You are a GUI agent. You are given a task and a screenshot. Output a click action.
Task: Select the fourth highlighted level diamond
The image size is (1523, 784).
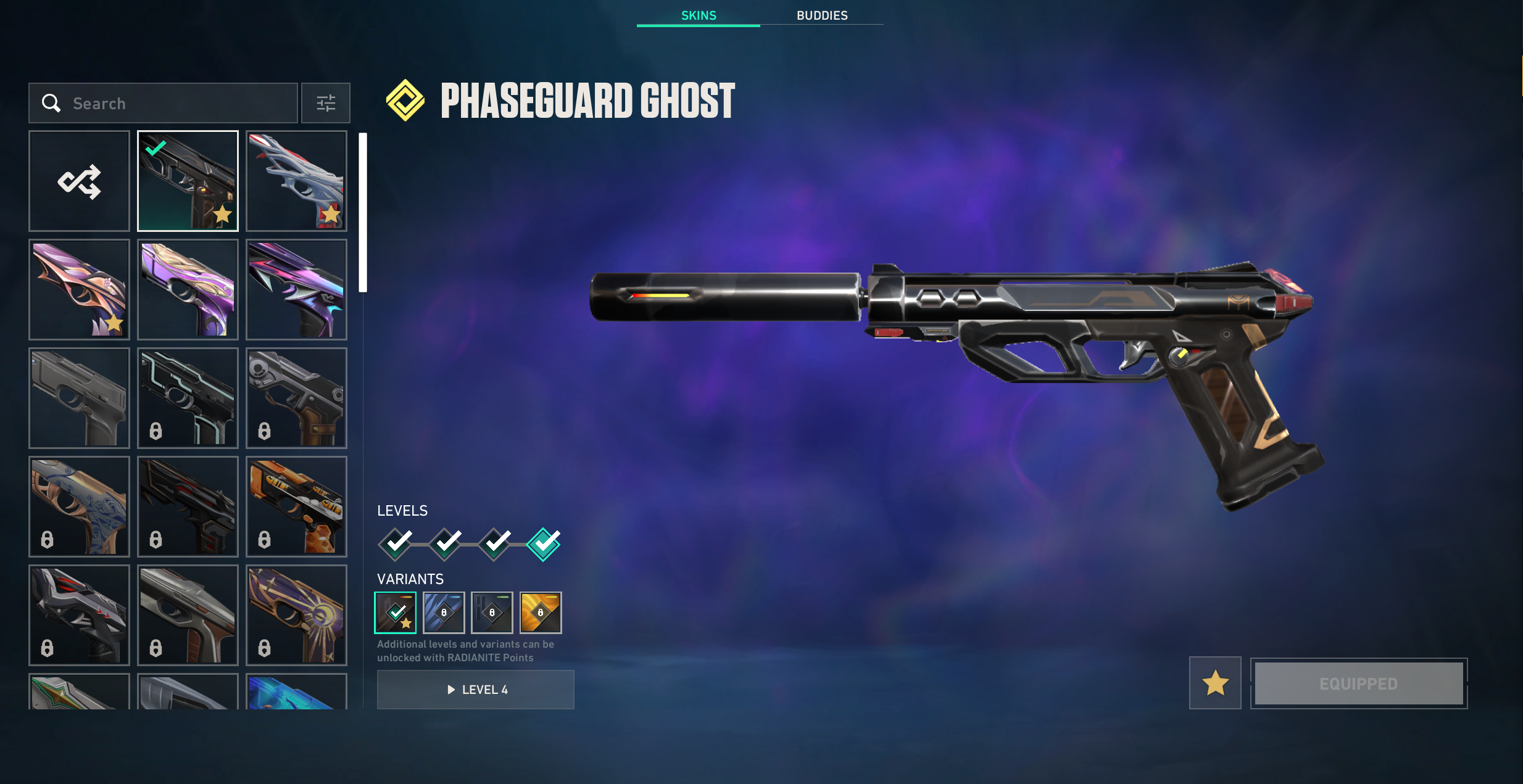pyautogui.click(x=544, y=544)
